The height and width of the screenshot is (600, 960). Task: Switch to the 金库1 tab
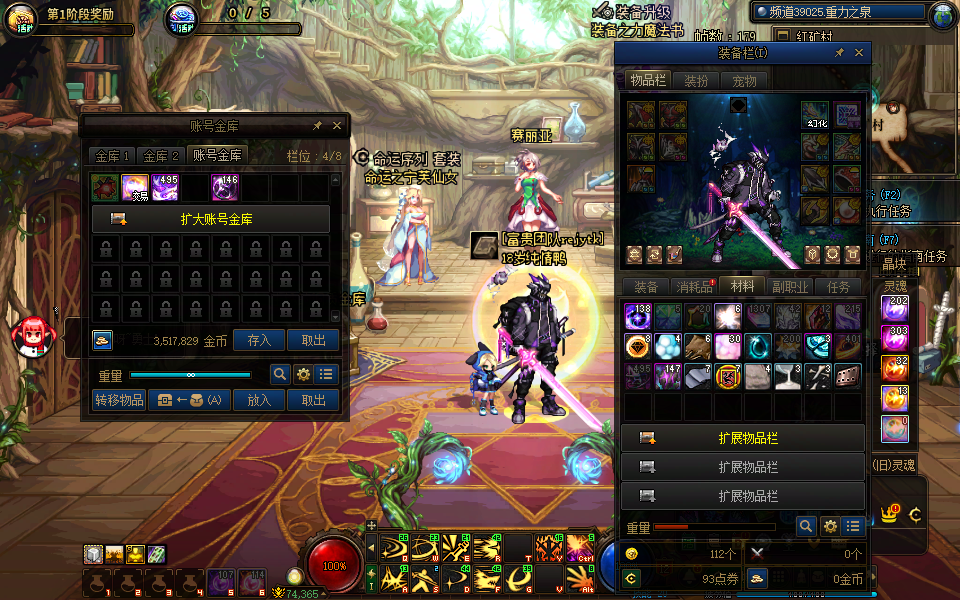click(112, 156)
